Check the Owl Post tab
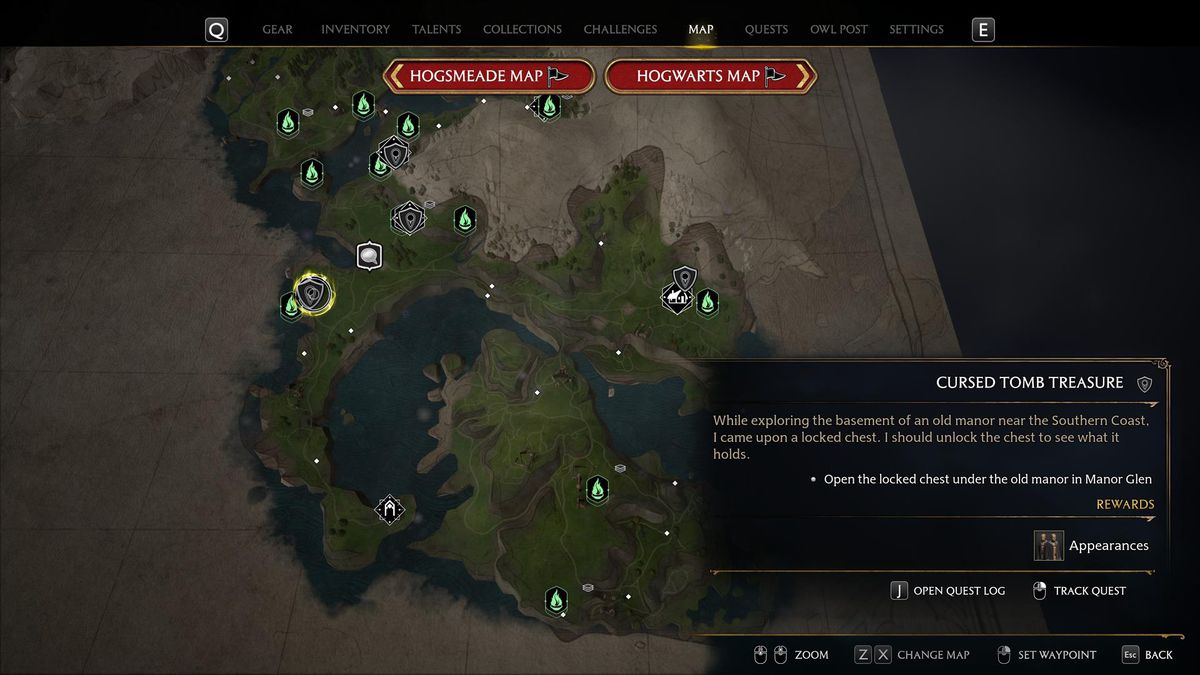1200x675 pixels. pyautogui.click(x=839, y=30)
